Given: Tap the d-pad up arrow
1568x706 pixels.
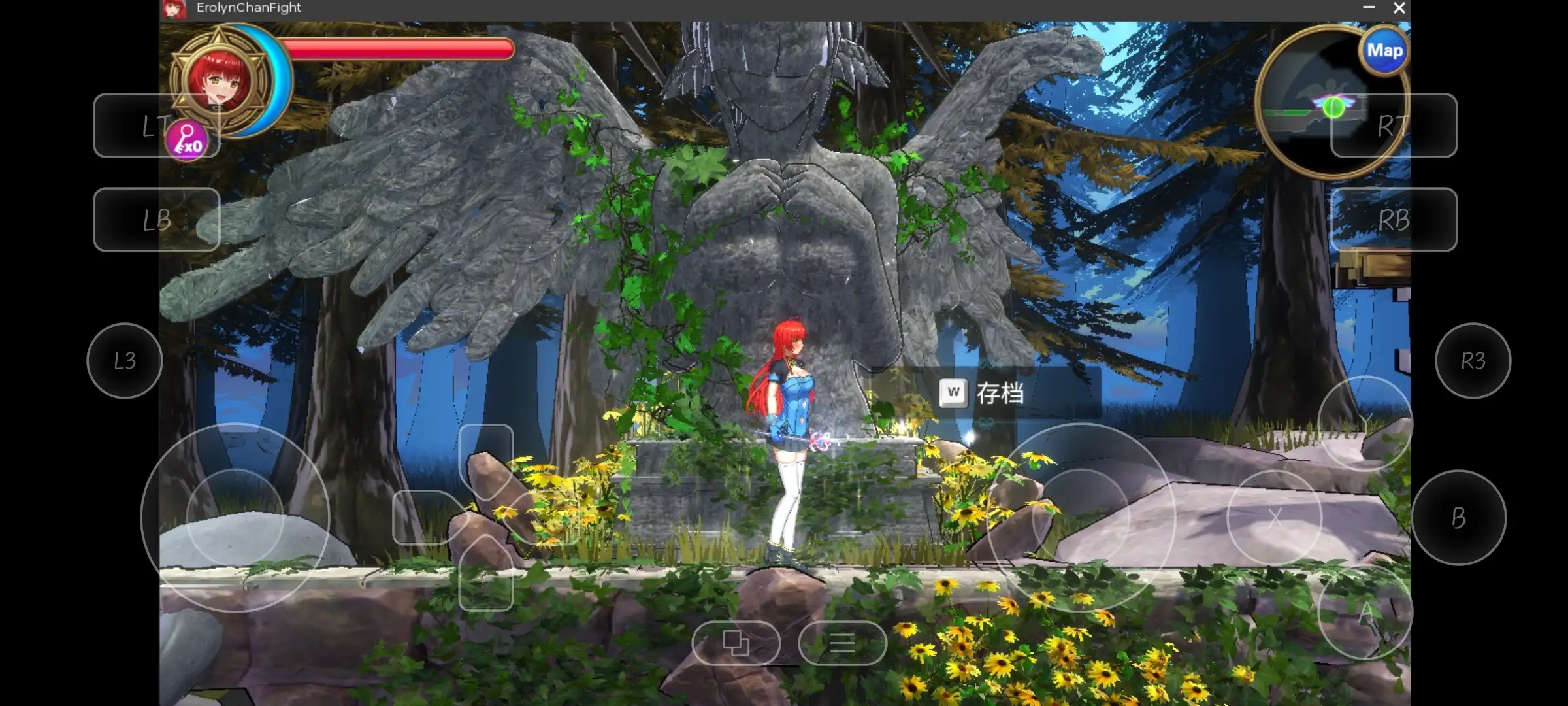Looking at the screenshot, I should point(485,458).
